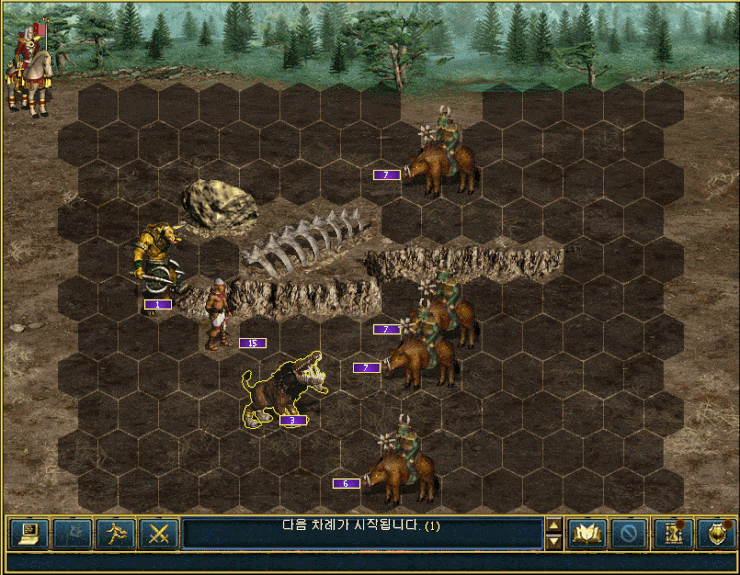Image resolution: width=740 pixels, height=575 pixels.
Task: Defend with the shield button
Action: pyautogui.click(x=716, y=533)
